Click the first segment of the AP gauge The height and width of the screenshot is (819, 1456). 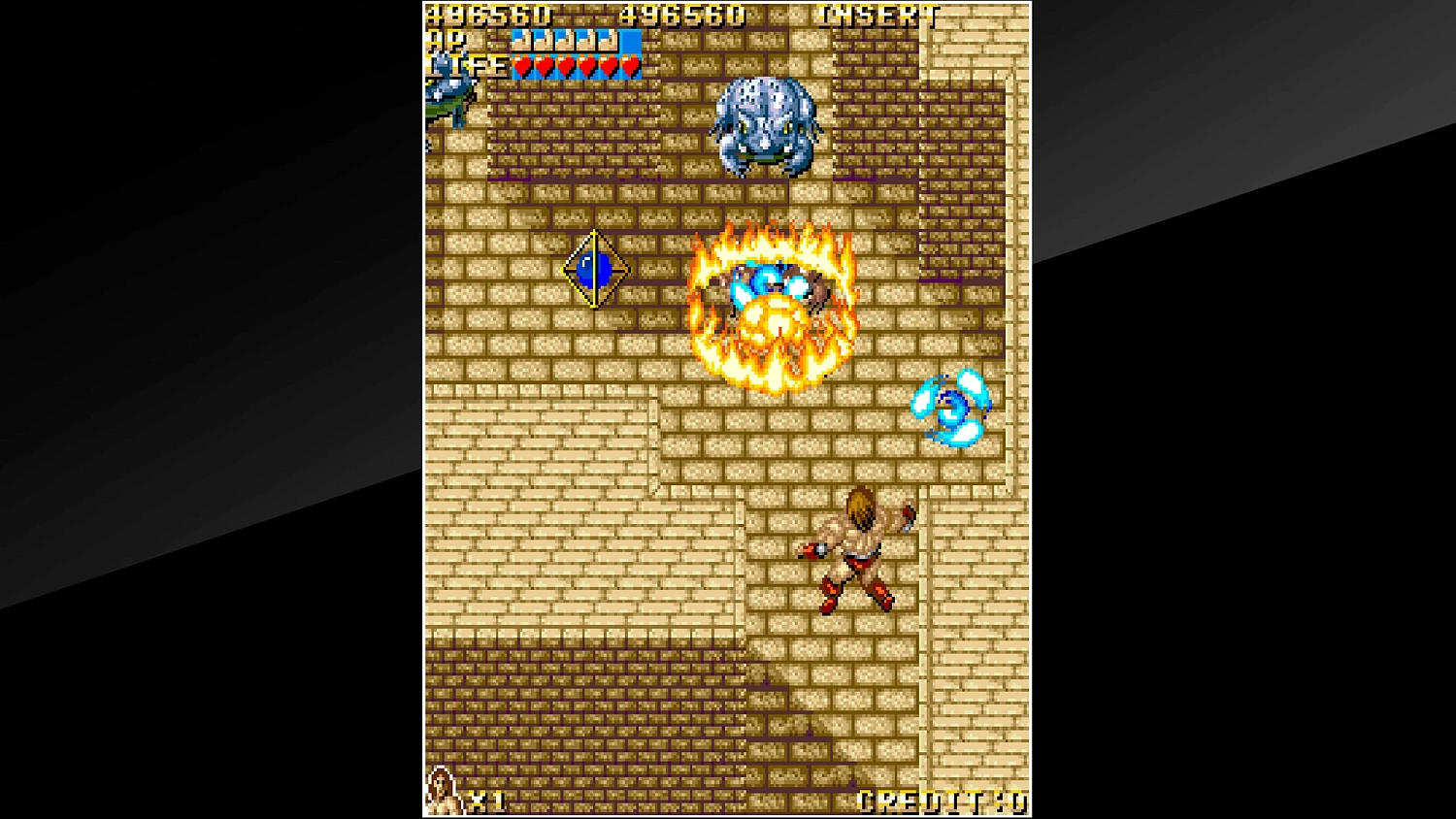(521, 43)
